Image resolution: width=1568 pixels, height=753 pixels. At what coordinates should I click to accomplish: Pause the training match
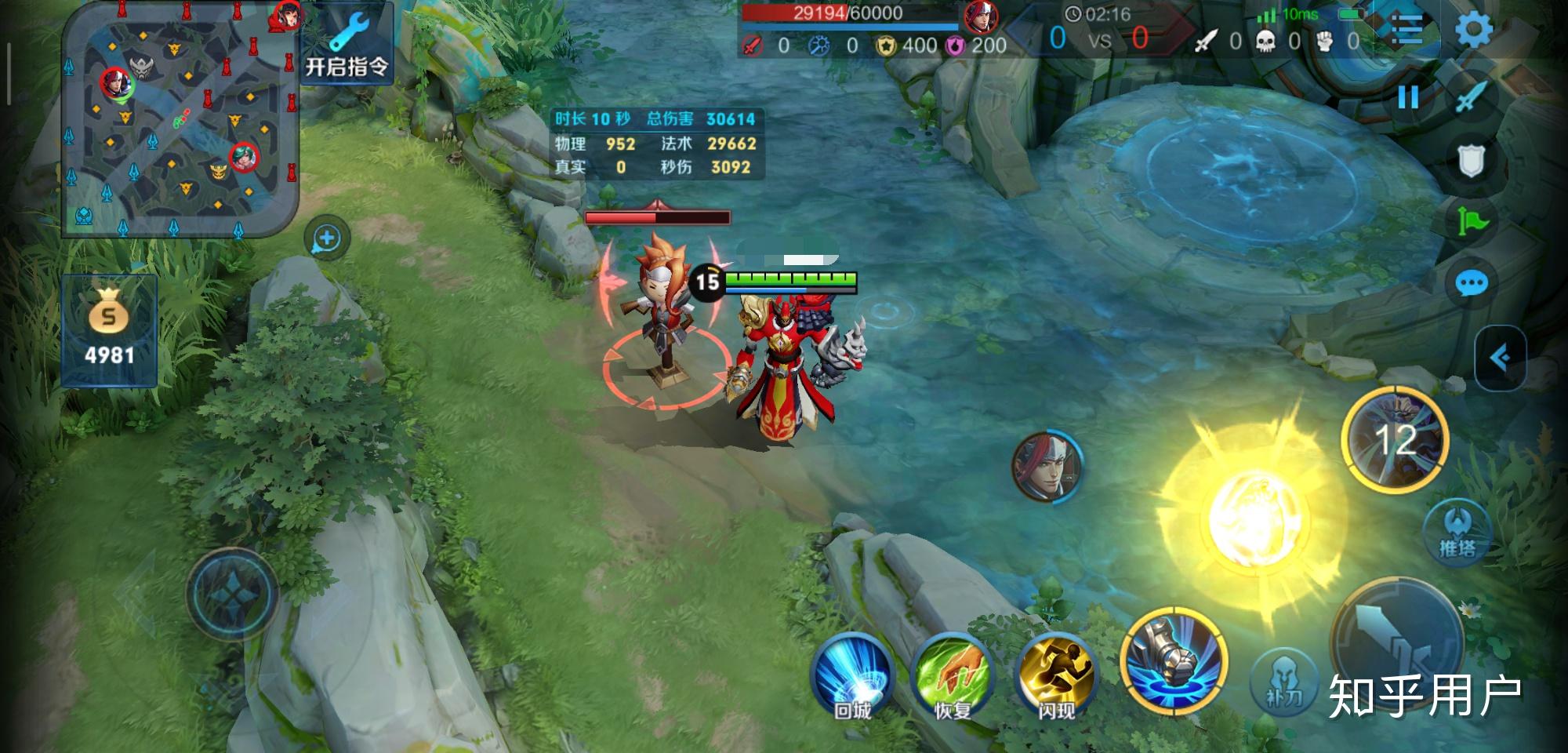pos(1408,97)
